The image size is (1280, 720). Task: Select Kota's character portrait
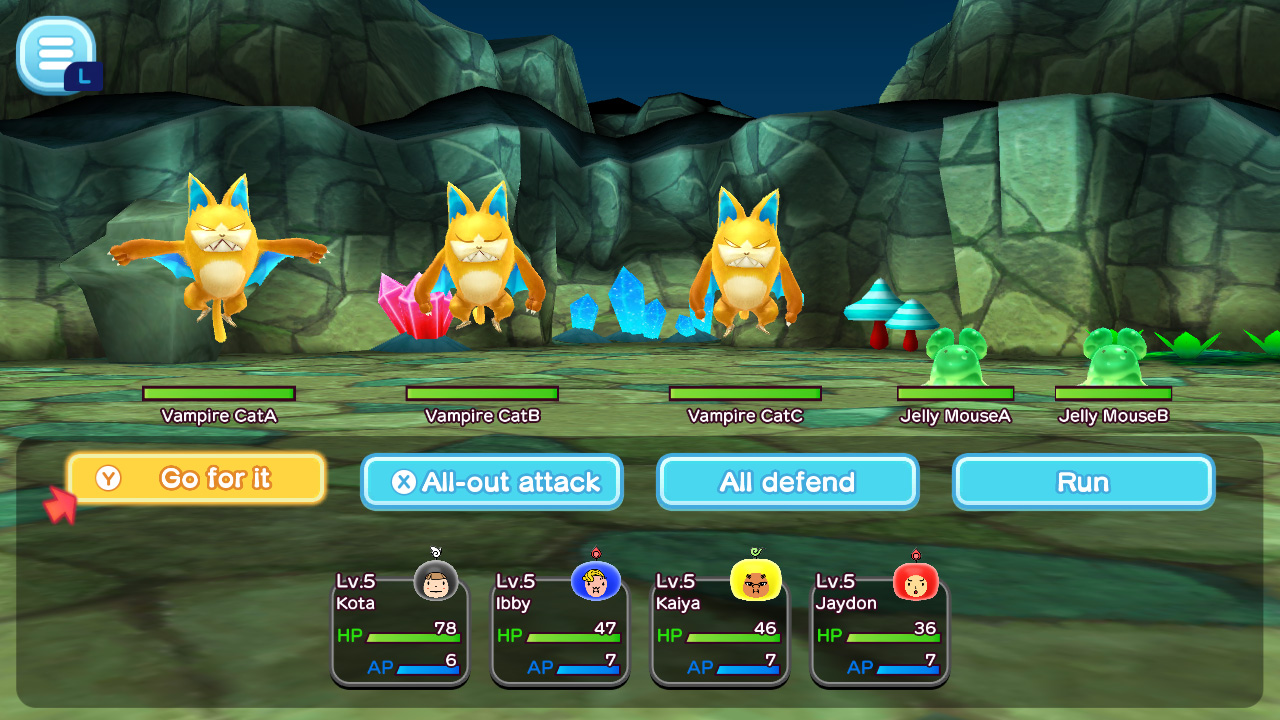(438, 580)
